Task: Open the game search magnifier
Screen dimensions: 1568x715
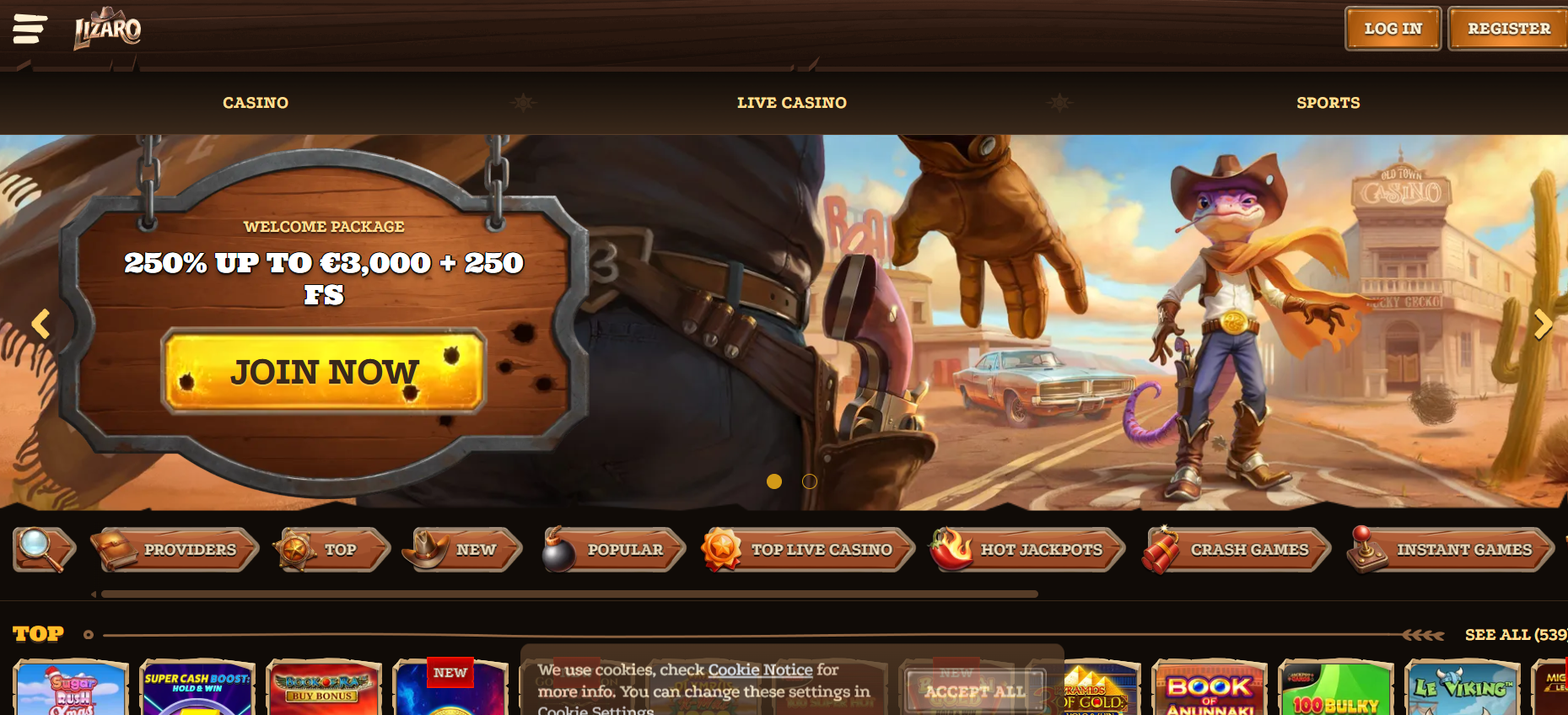Action: click(42, 549)
